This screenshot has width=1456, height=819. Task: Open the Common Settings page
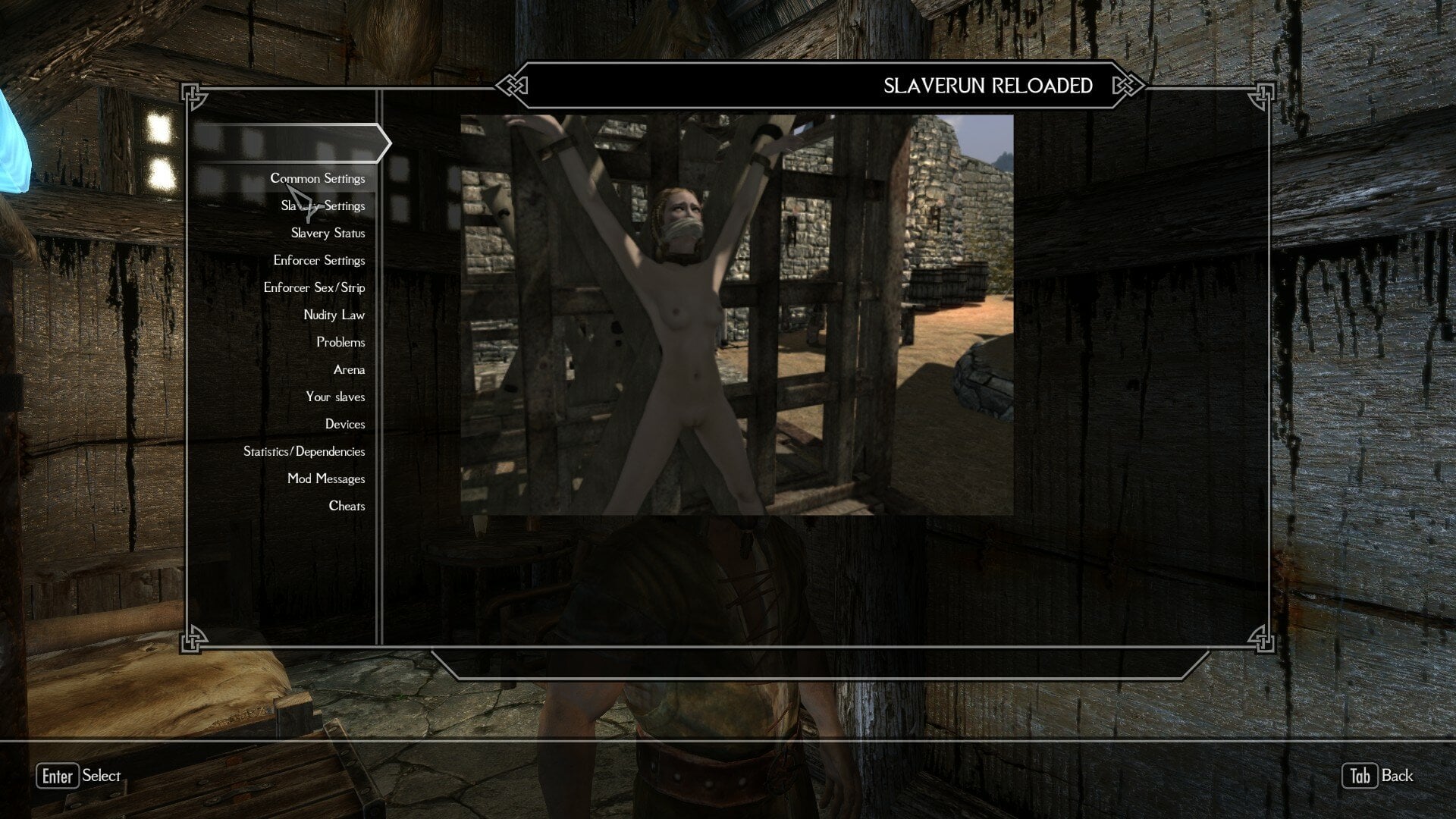(x=318, y=178)
